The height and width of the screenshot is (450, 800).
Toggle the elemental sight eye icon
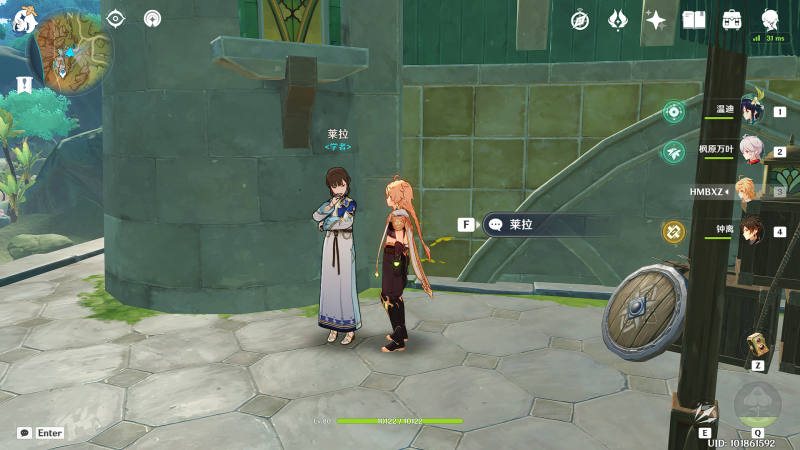tap(116, 18)
